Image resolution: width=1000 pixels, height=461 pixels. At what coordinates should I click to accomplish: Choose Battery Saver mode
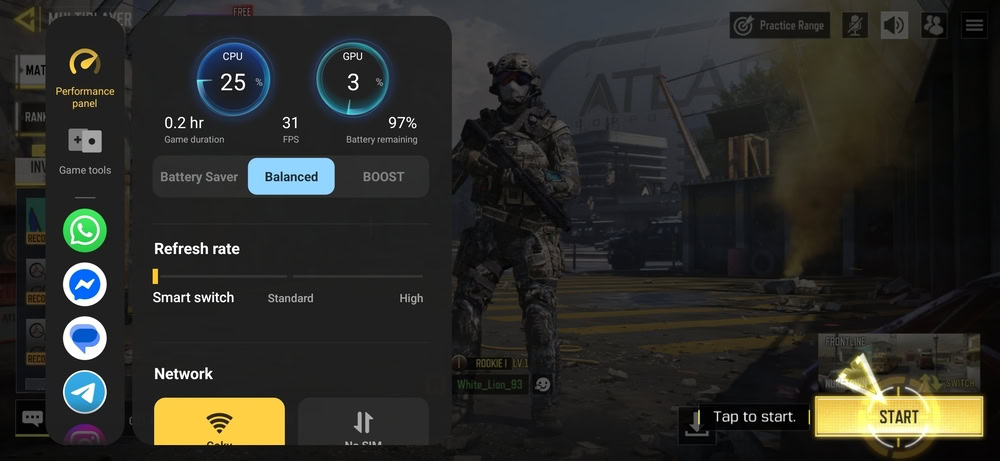pos(199,177)
